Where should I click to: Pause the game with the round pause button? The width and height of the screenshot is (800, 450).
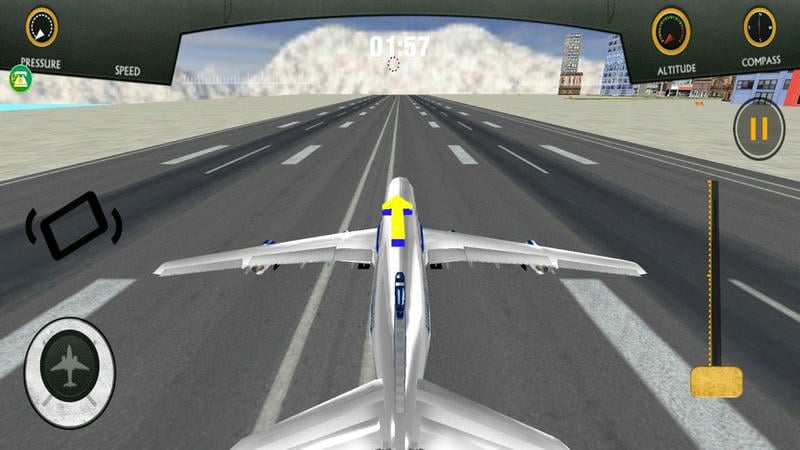coord(758,129)
